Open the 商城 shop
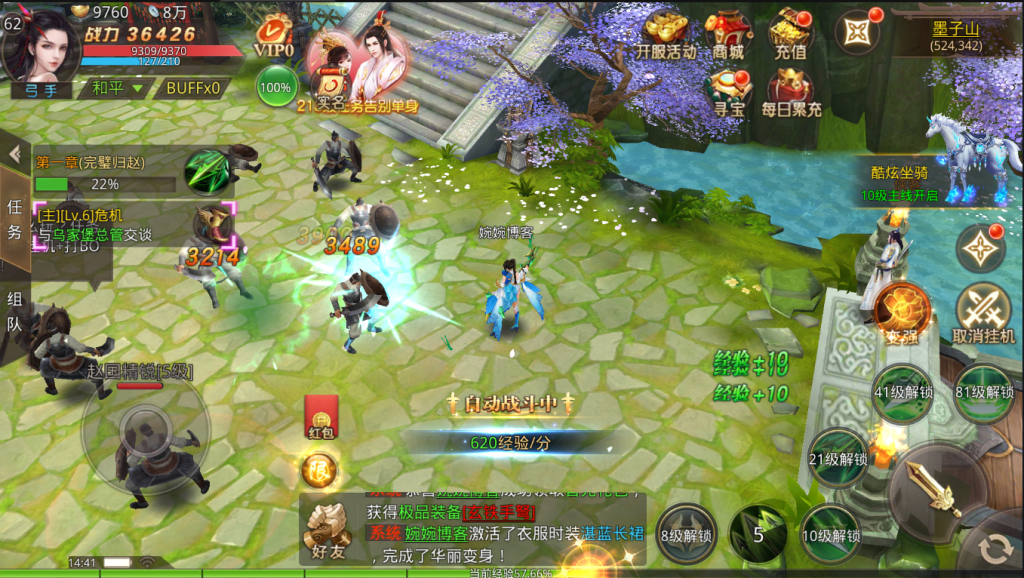Screen dimensions: 1024x578 coord(728,35)
